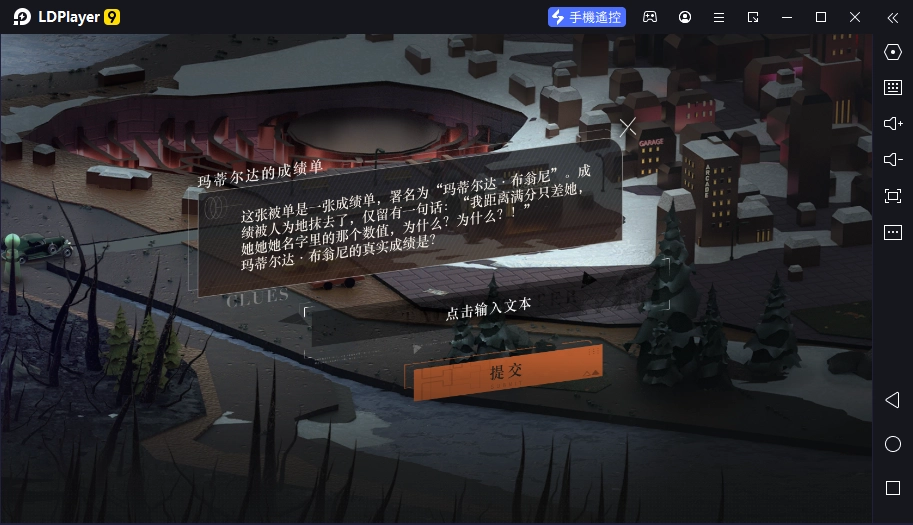Tap the Android recent apps square button
This screenshot has width=913, height=525.
click(x=893, y=488)
